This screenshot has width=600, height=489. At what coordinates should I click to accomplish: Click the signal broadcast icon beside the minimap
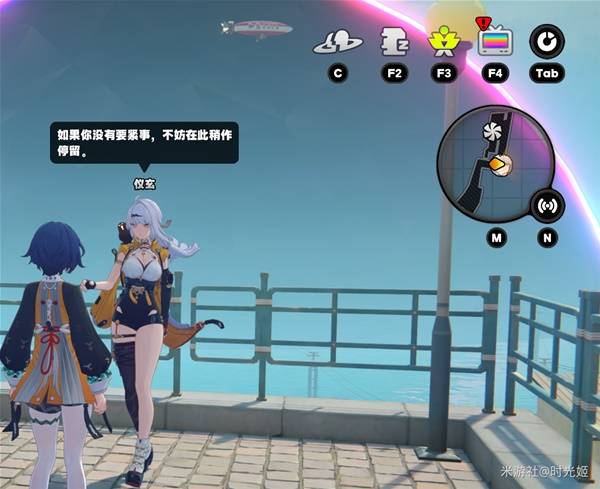click(x=547, y=206)
